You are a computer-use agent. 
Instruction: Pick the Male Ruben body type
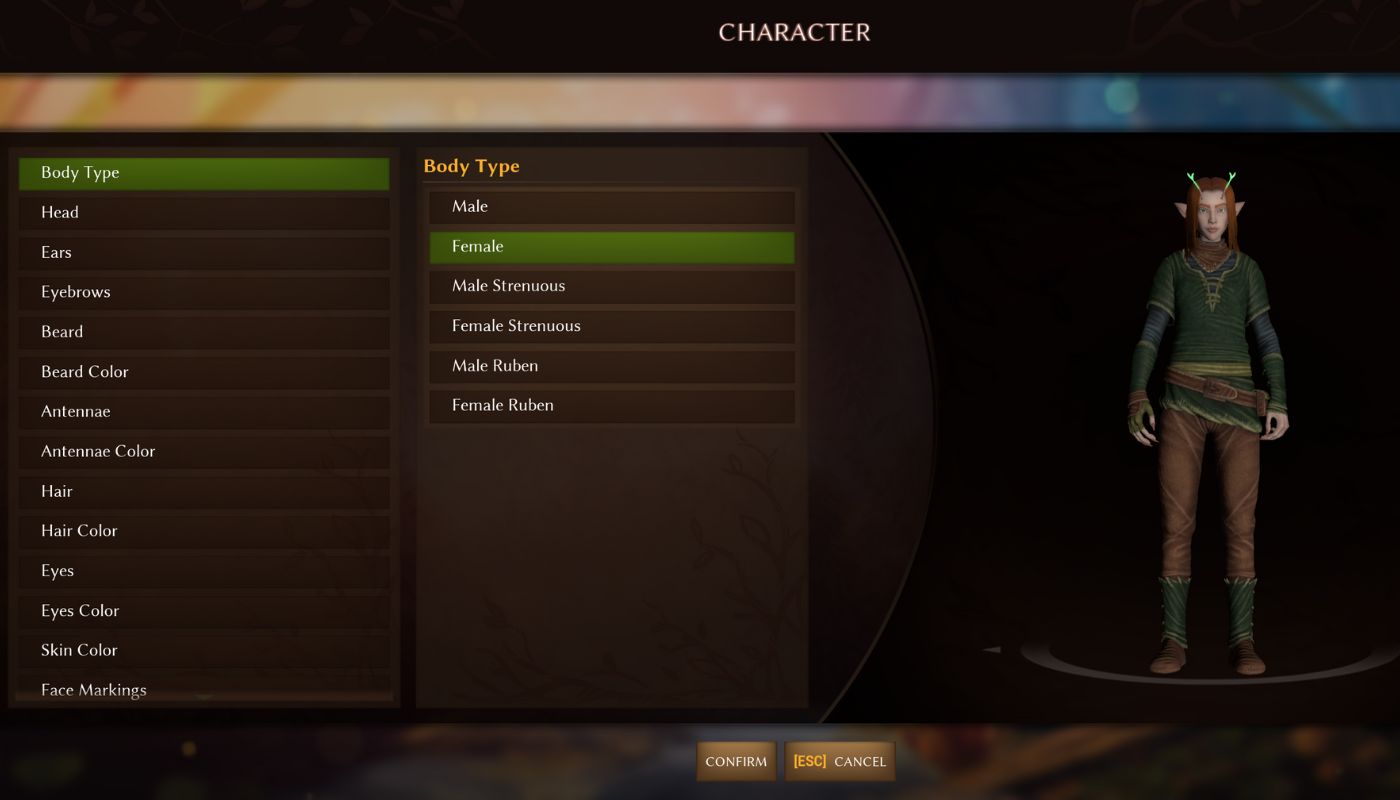pos(612,366)
